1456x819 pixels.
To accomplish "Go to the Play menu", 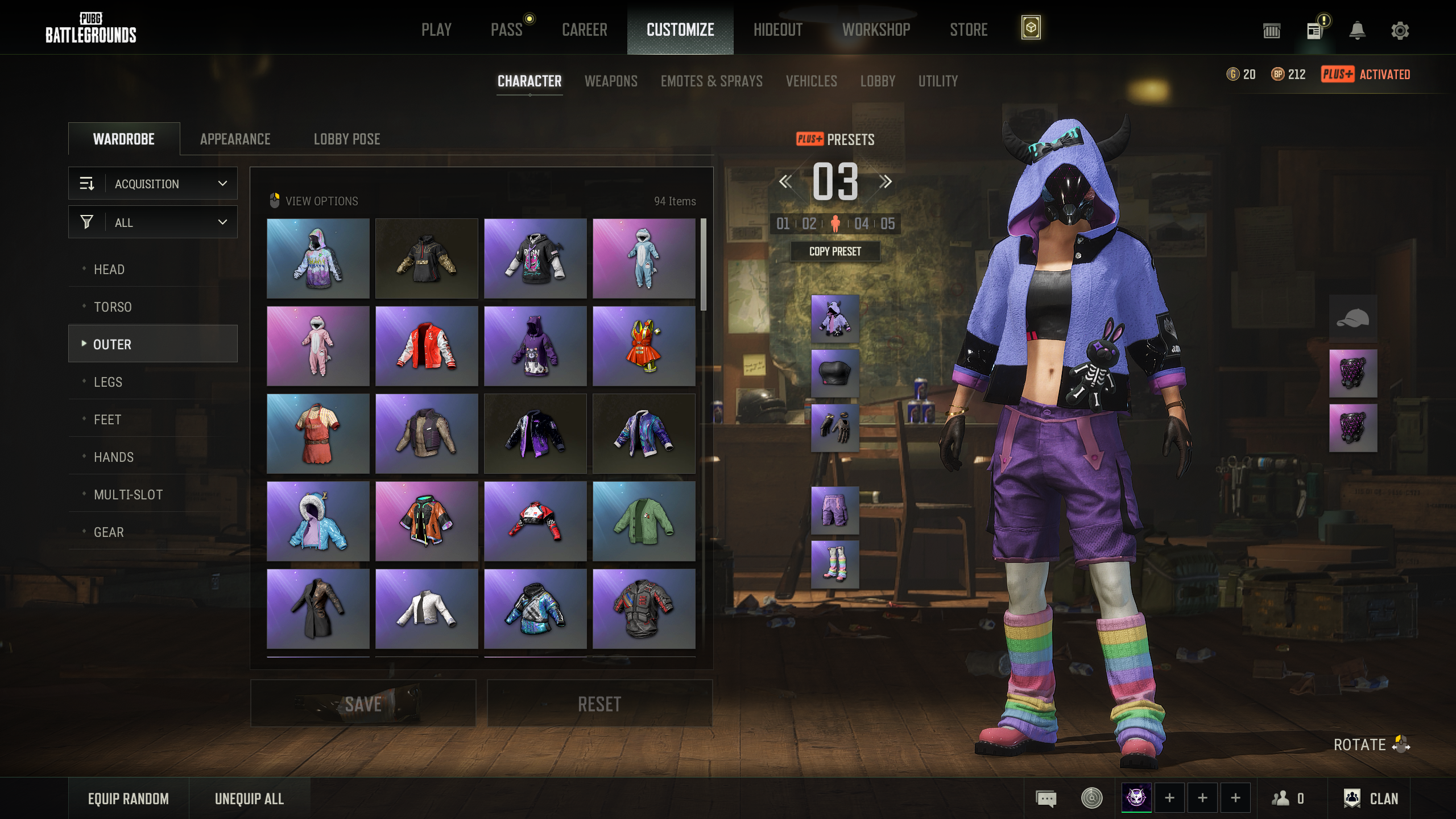I will tap(436, 30).
